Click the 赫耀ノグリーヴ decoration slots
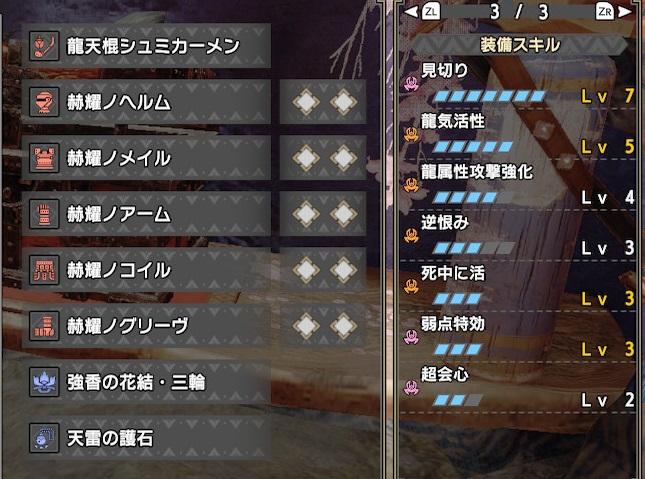This screenshot has height=479, width=645. (323, 326)
